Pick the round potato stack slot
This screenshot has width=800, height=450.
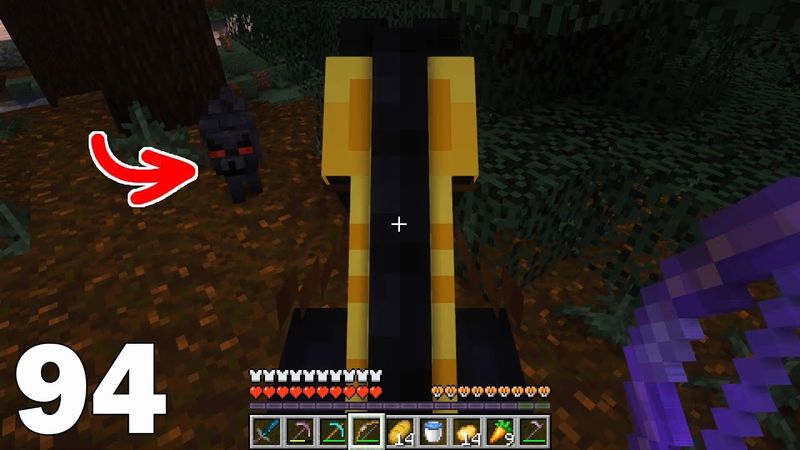coord(467,431)
